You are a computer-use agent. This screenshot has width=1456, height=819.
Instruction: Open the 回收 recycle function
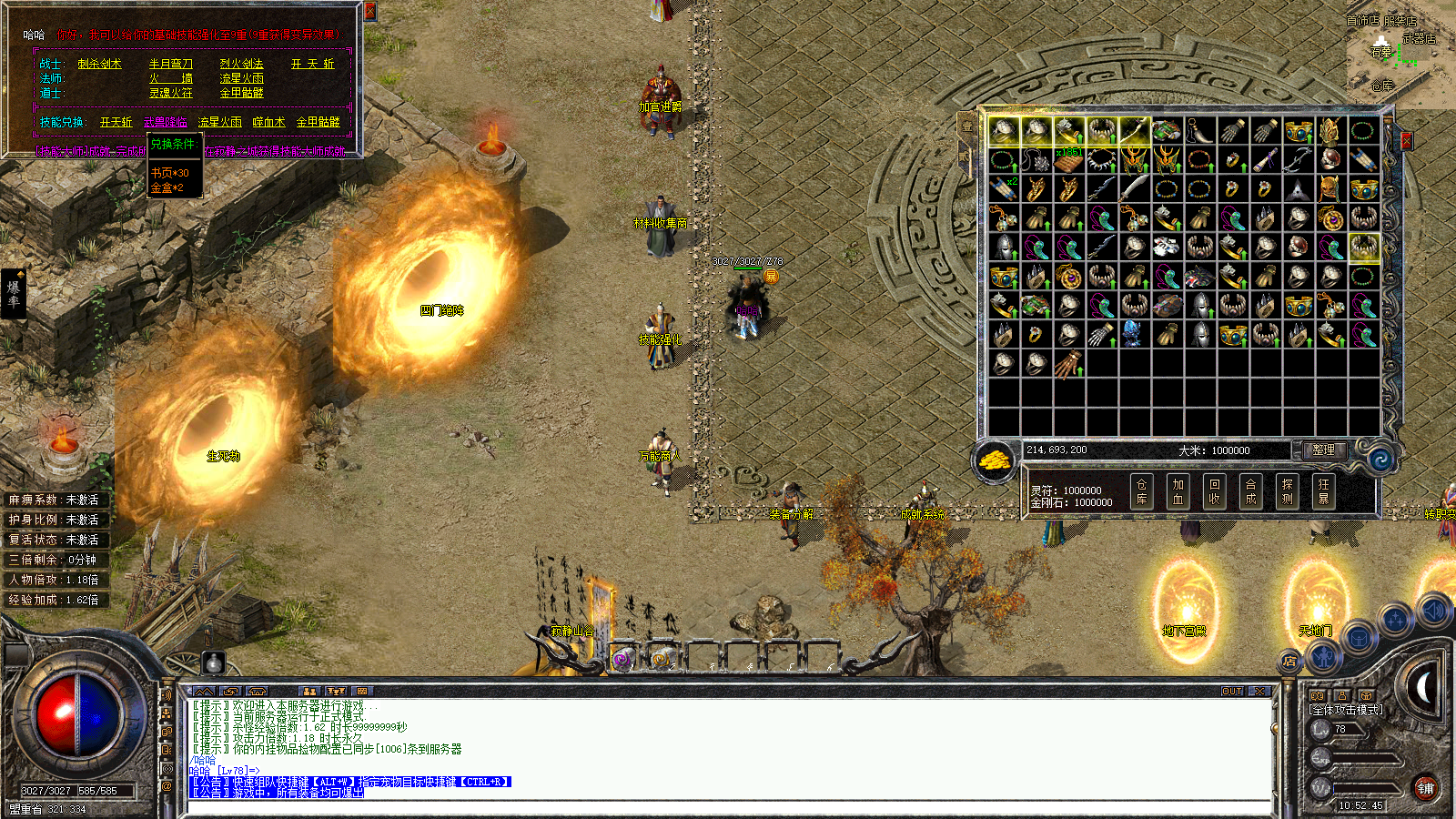[1214, 491]
